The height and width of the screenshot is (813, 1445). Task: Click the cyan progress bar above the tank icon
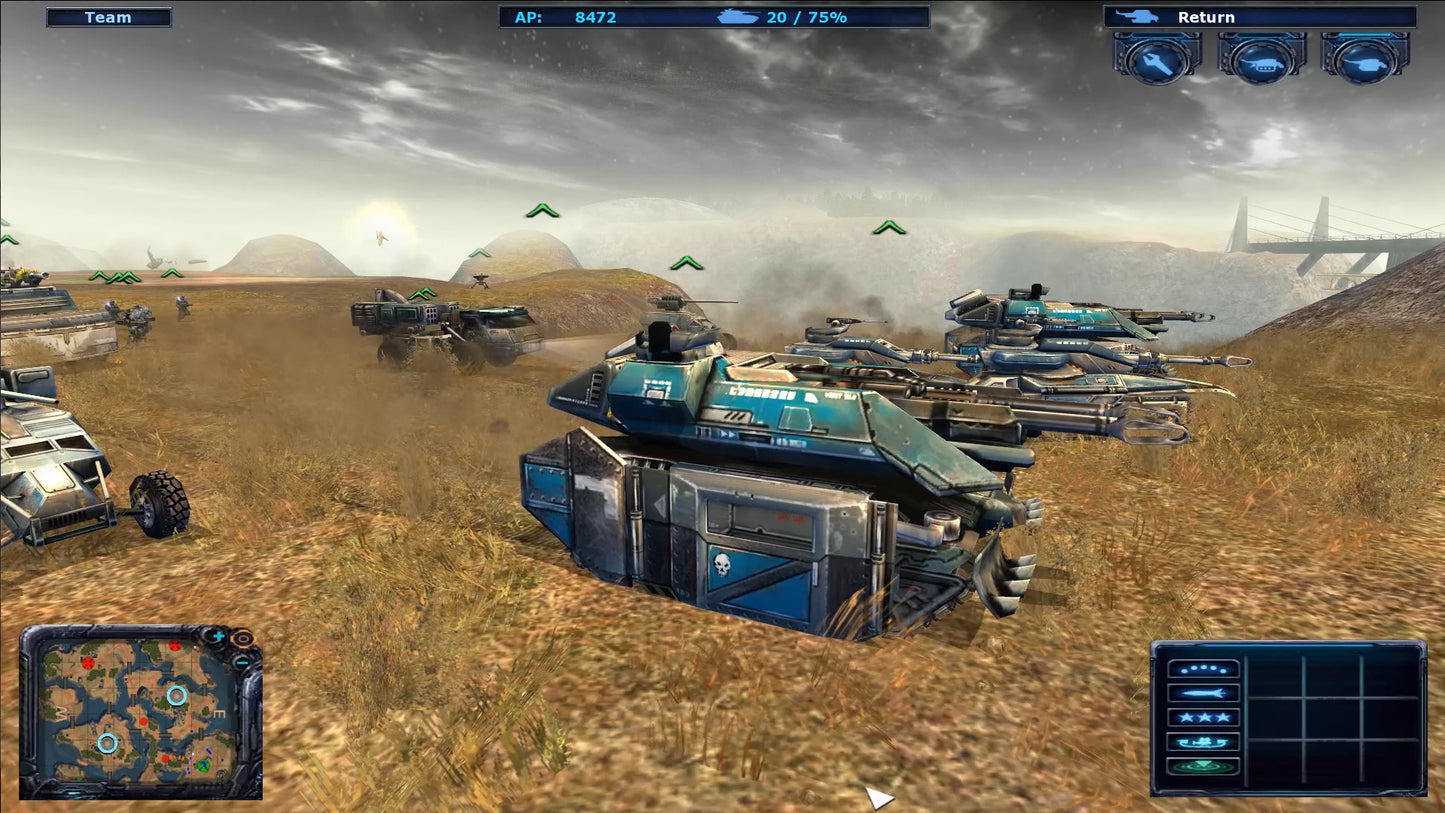(1363, 36)
